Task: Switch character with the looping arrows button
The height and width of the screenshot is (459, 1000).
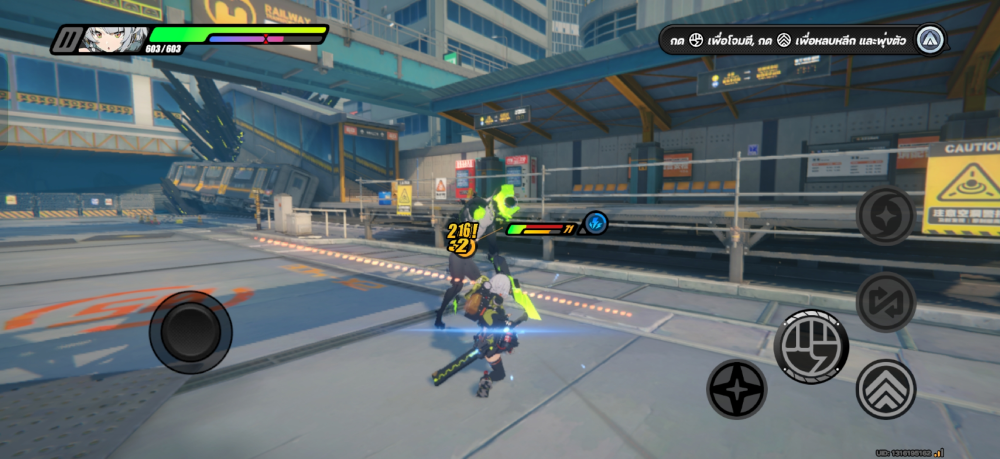Action: (886, 301)
